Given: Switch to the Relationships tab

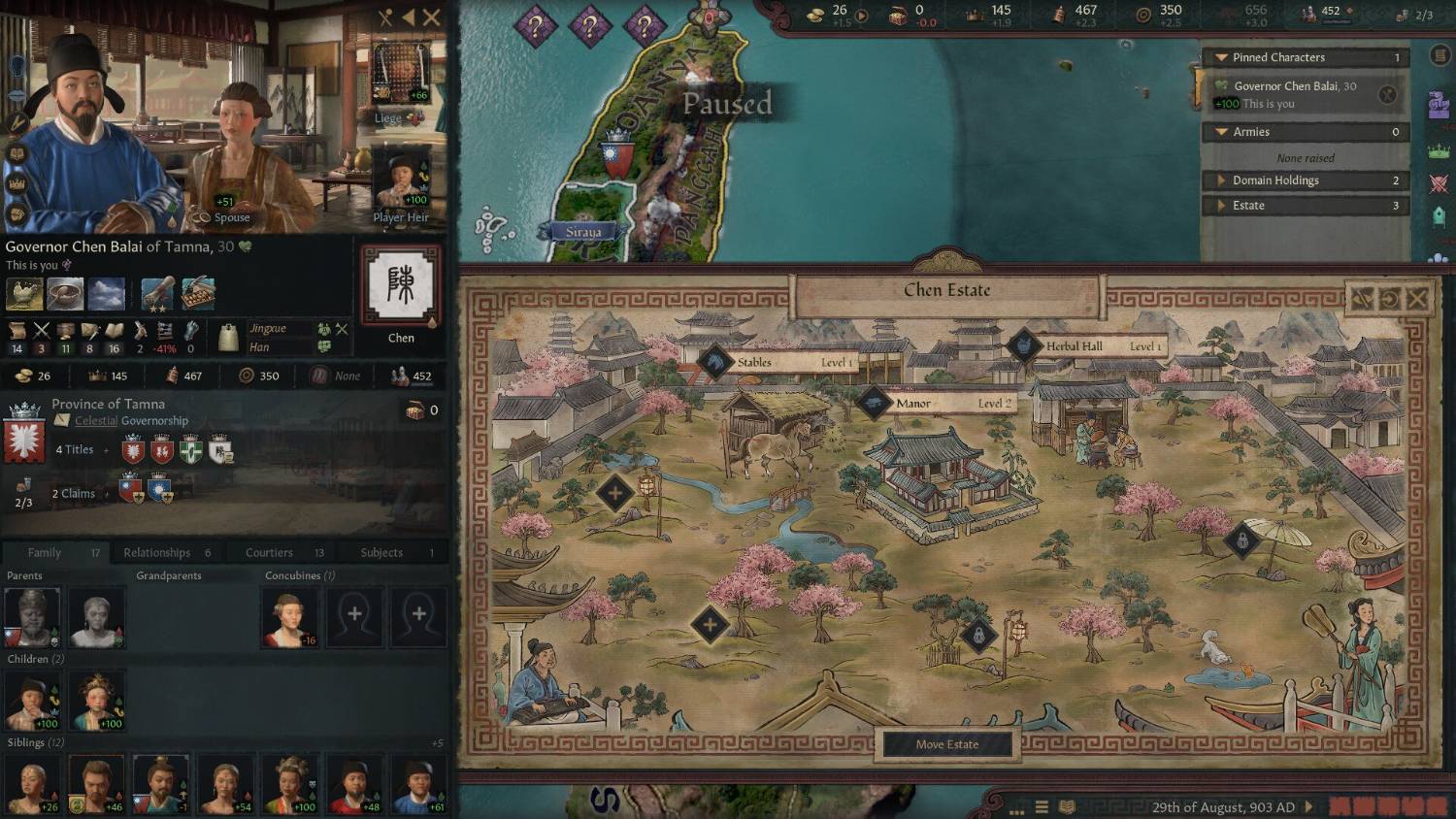Looking at the screenshot, I should [x=157, y=552].
